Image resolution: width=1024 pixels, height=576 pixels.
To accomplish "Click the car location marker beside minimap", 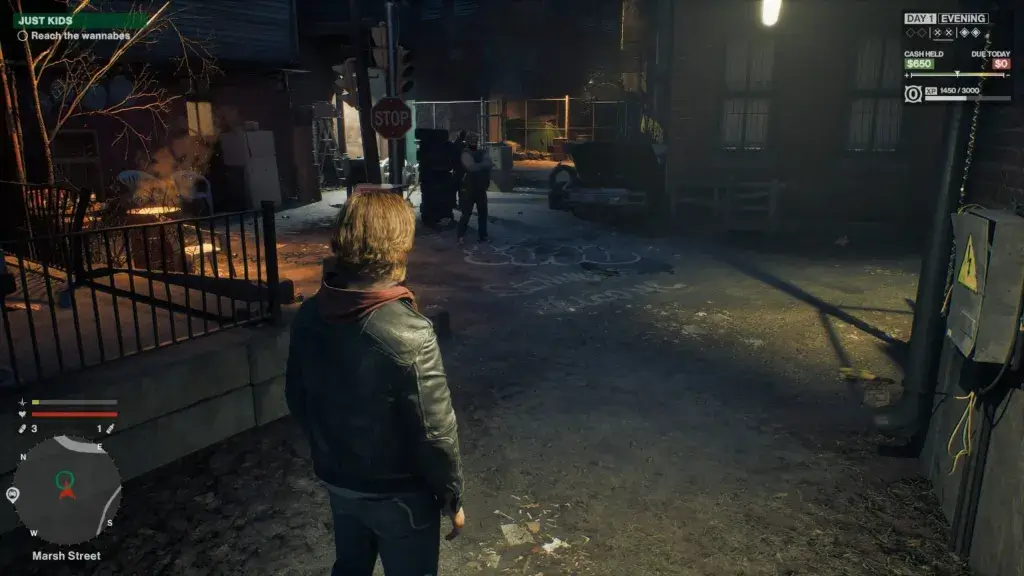I will click(x=12, y=494).
